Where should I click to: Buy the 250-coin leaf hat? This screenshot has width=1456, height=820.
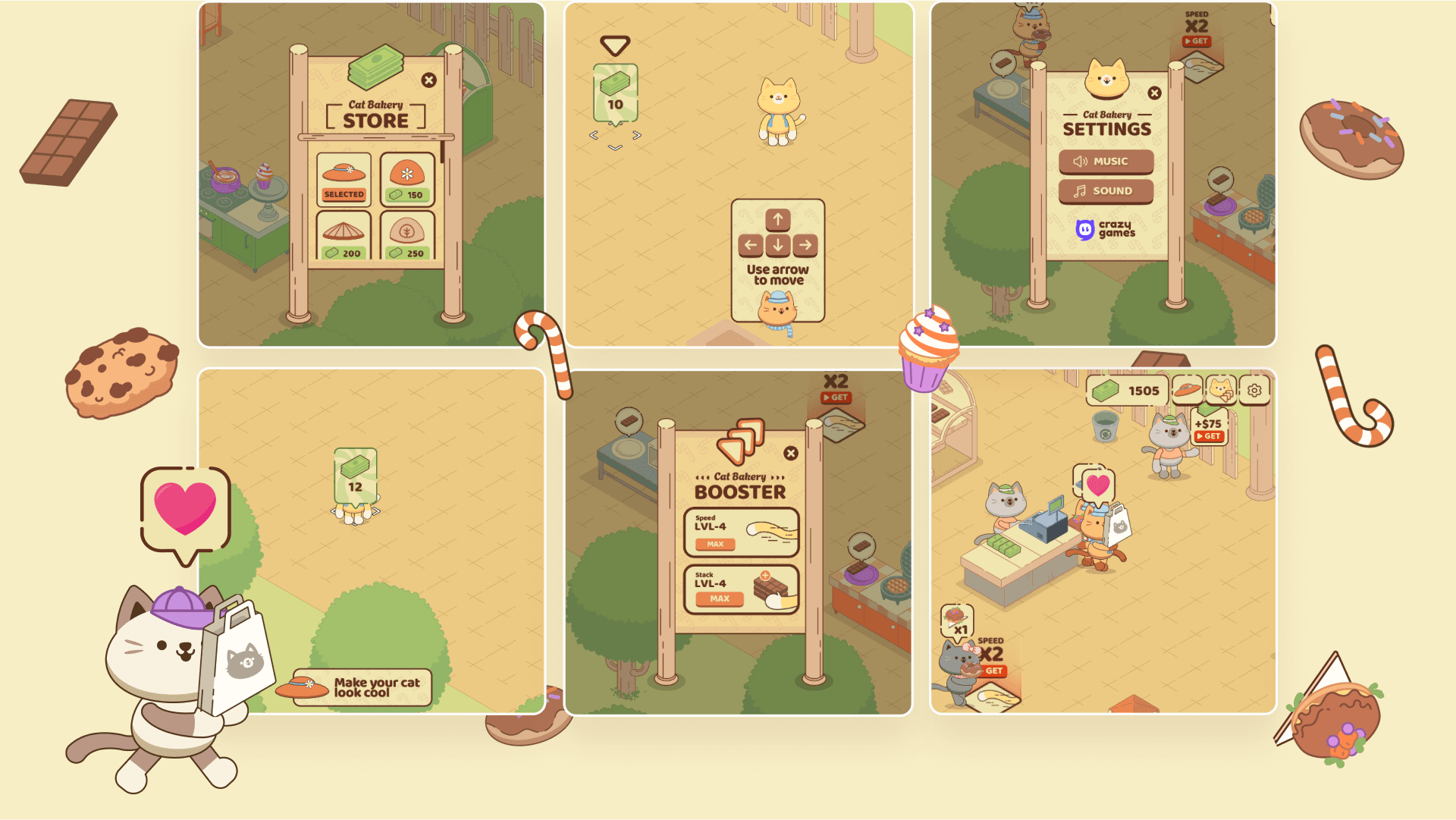click(407, 237)
